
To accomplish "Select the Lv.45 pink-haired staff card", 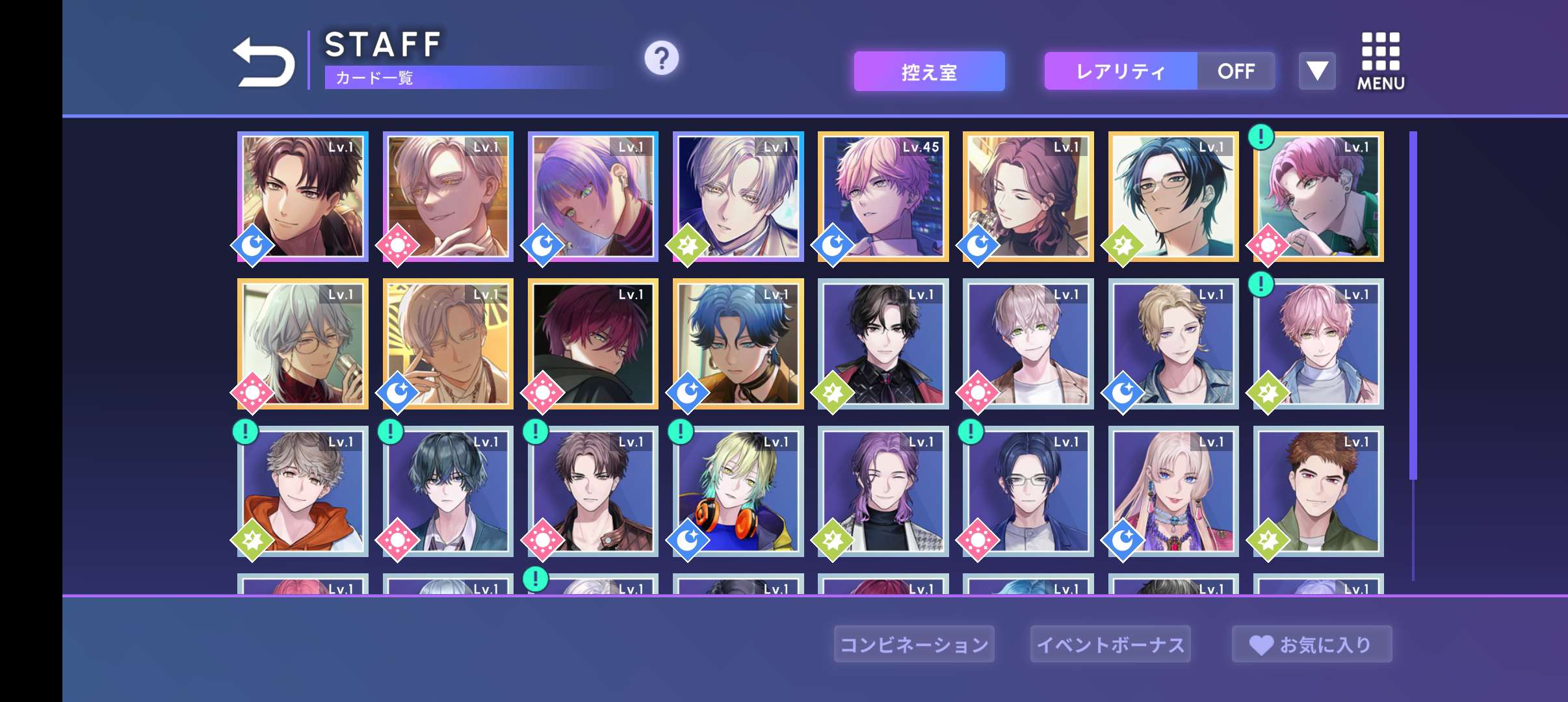I will point(883,196).
